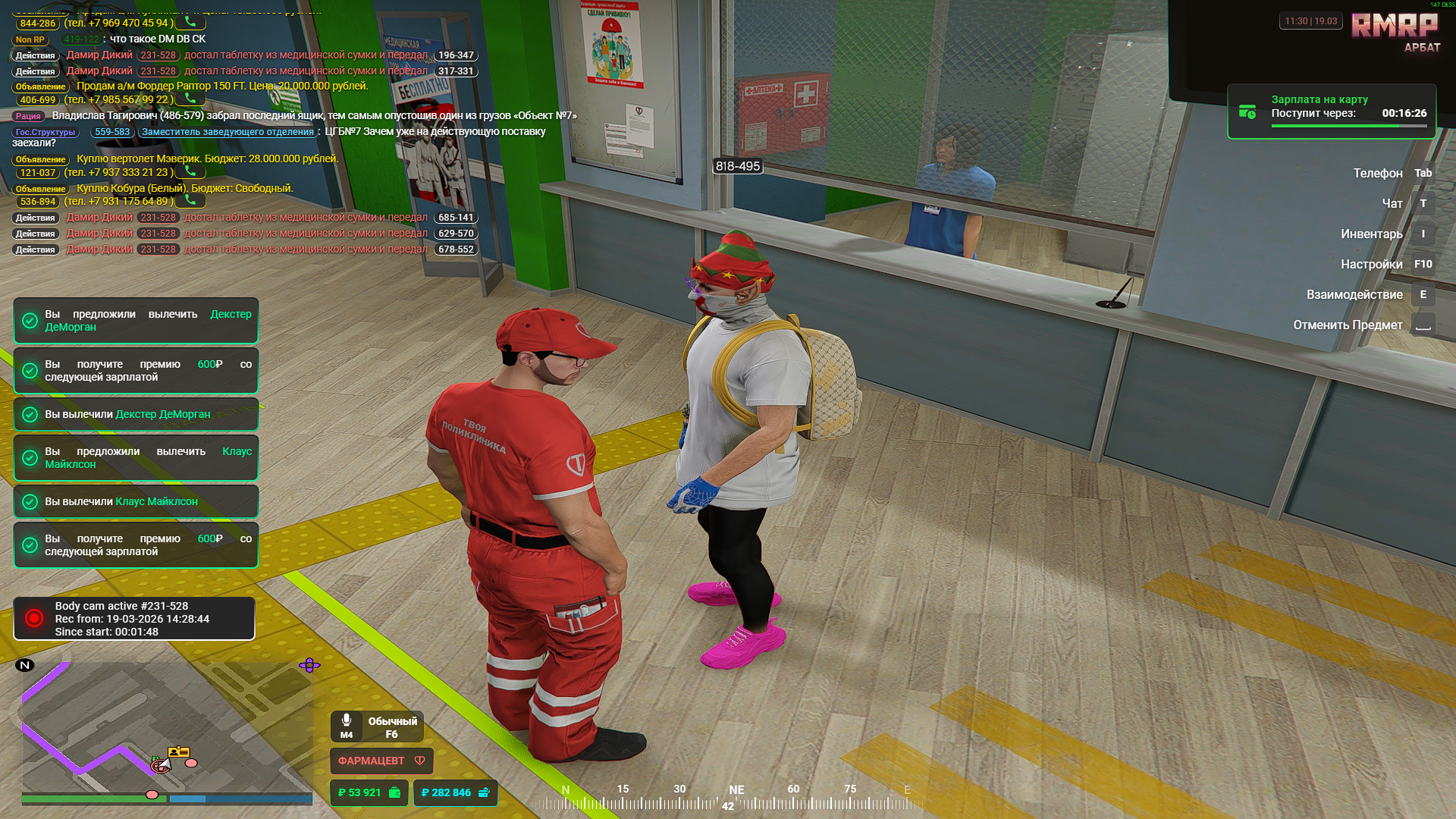Open the salary-to-card widget
Screen dimensions: 1456x819
click(1332, 111)
